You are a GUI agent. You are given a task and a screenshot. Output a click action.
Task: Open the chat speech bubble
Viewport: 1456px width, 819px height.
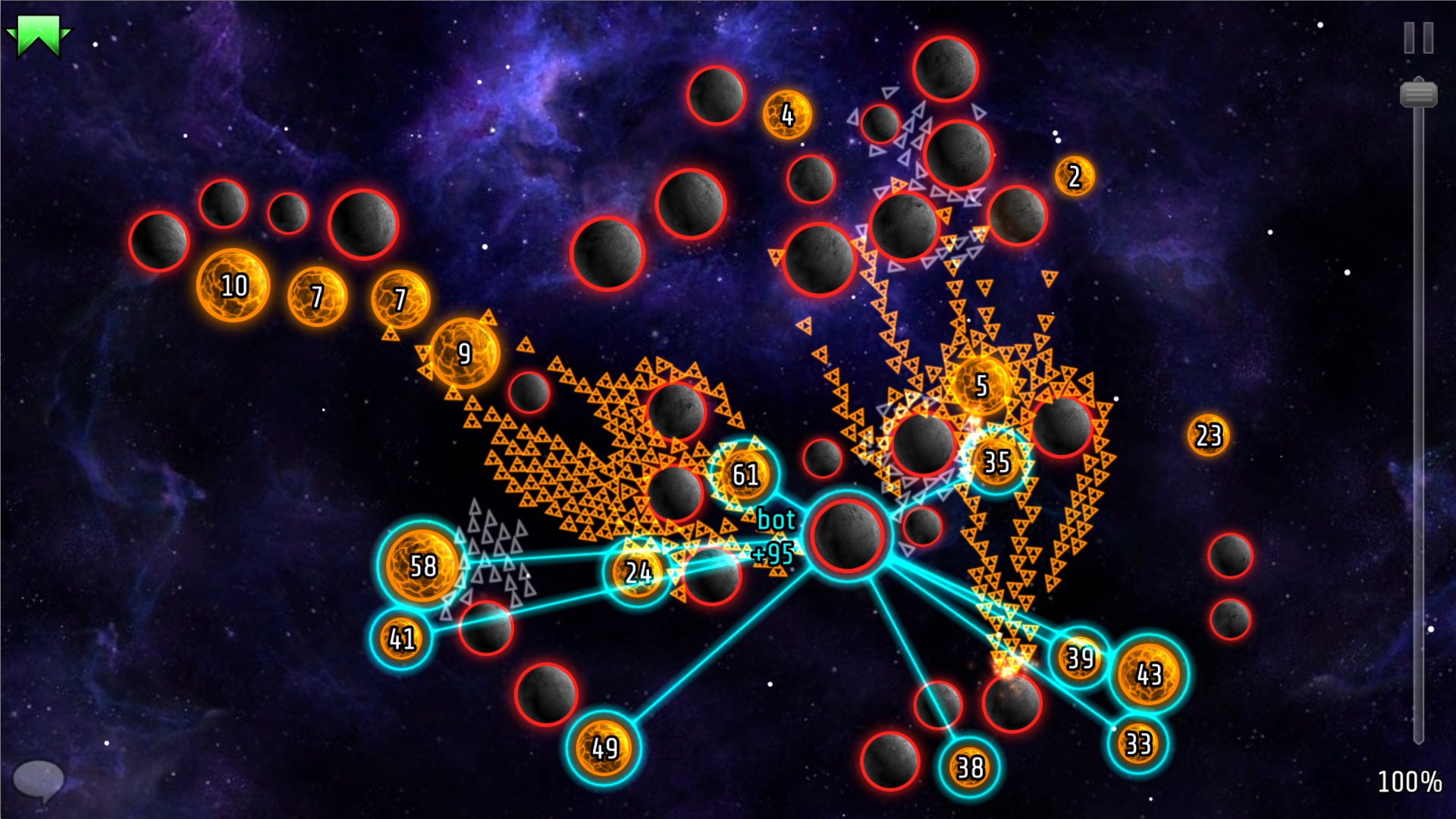pyautogui.click(x=38, y=779)
